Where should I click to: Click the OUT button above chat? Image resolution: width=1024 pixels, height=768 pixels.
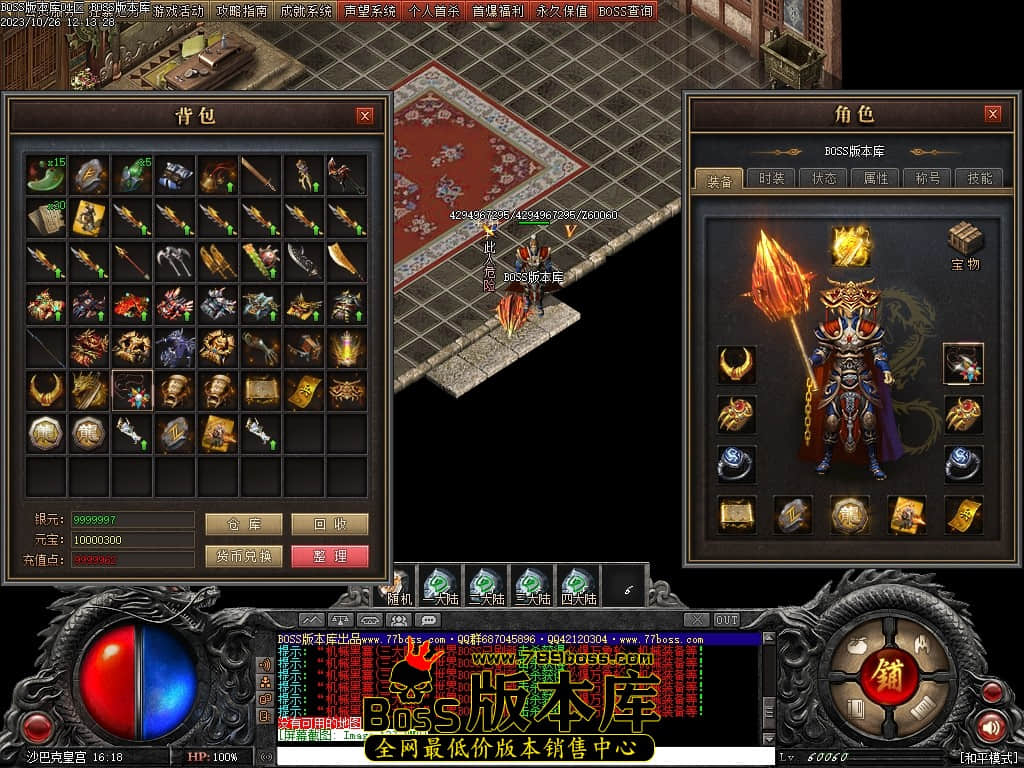pos(727,620)
